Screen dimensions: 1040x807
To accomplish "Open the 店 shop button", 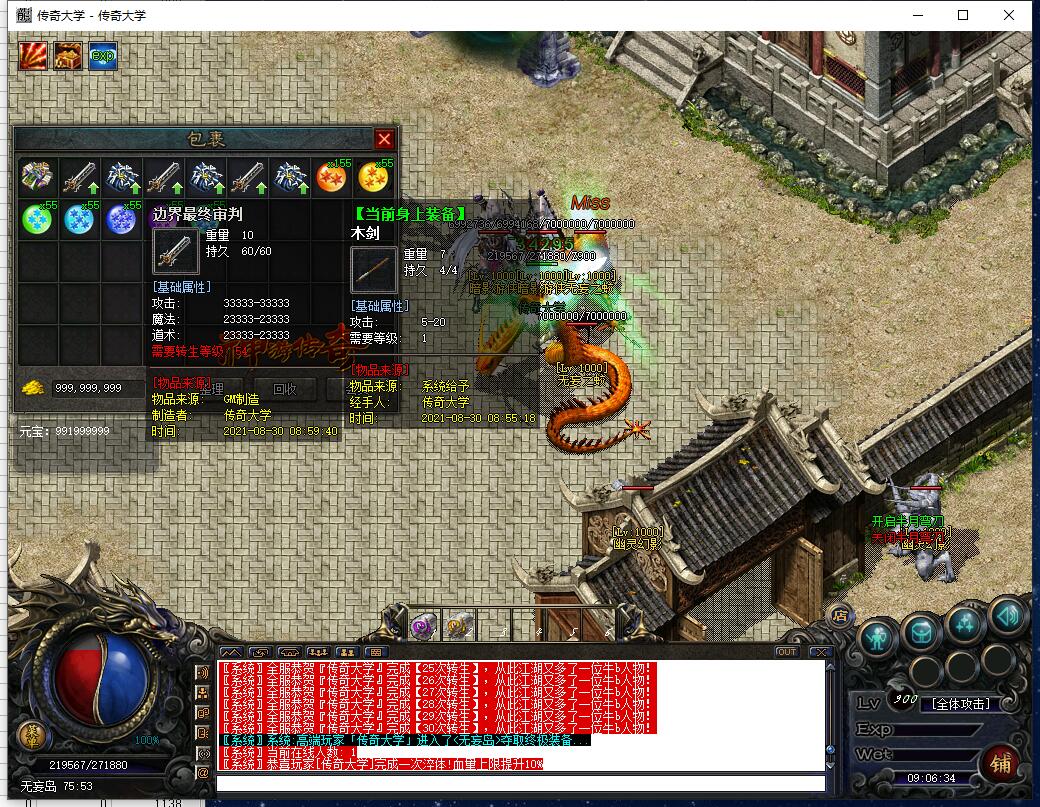I will [x=841, y=613].
